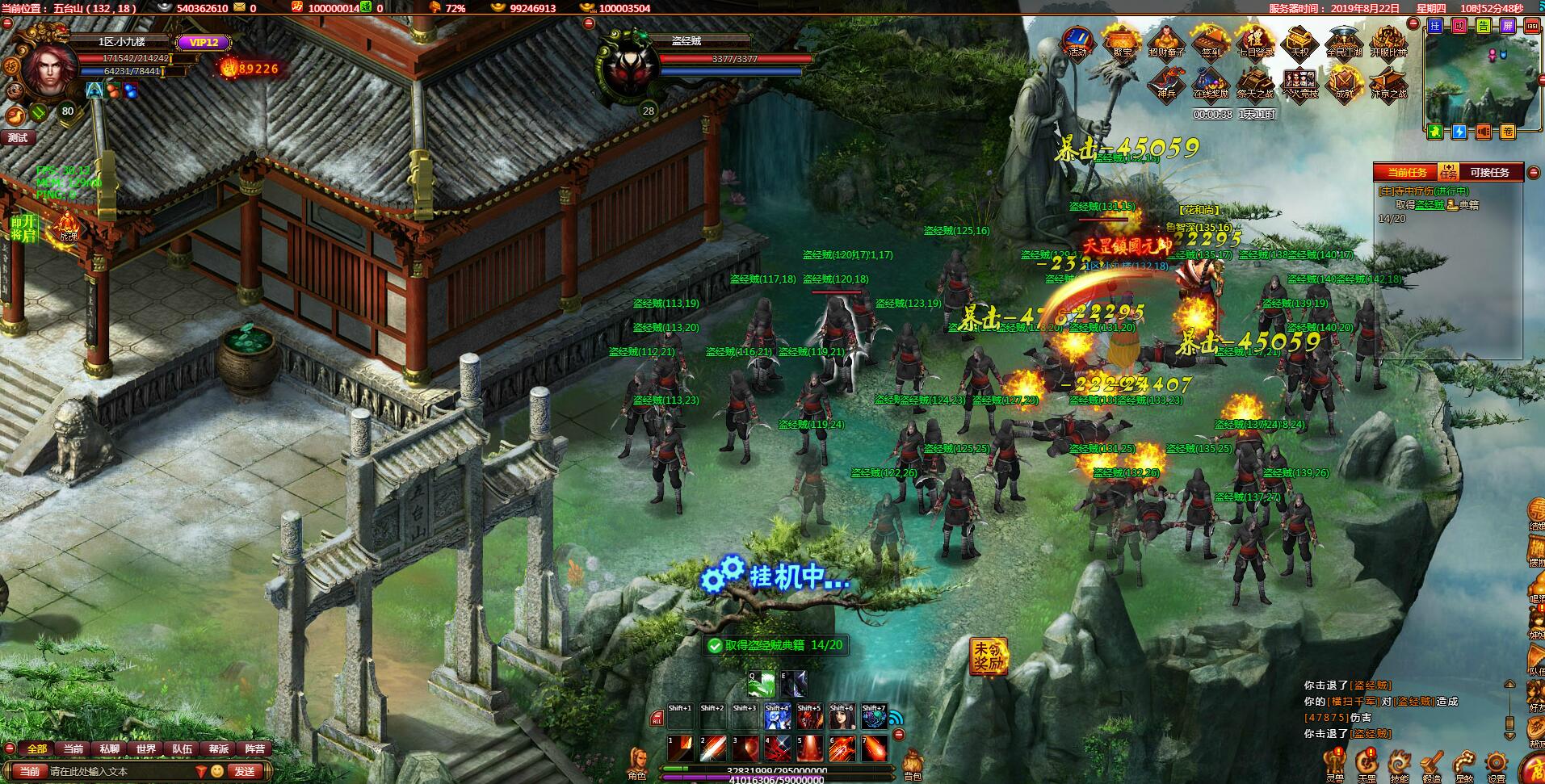This screenshot has width=1545, height=784.
Task: Open the 技能 skills menu
Action: [1399, 765]
